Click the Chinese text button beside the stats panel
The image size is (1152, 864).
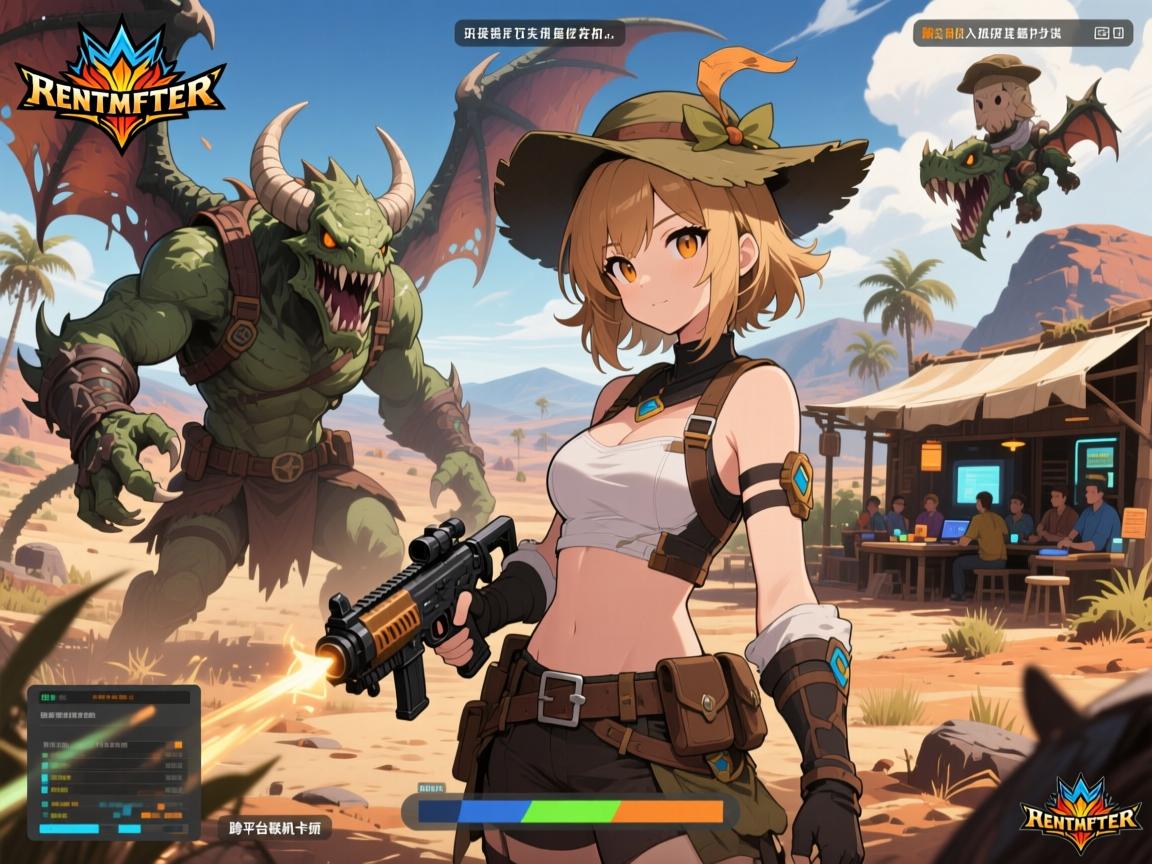pos(275,829)
